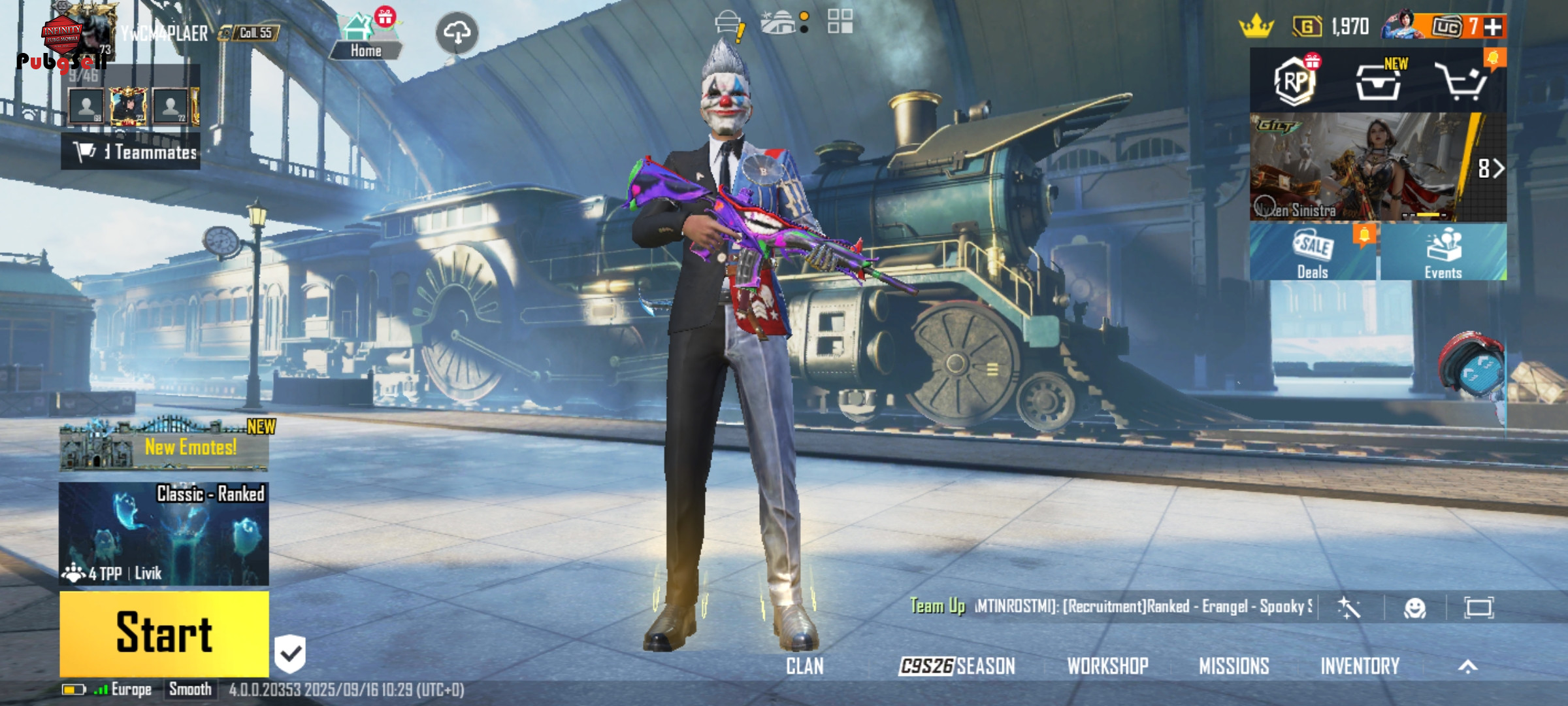Open the Deals sale tile
1568x706 pixels.
tap(1313, 253)
